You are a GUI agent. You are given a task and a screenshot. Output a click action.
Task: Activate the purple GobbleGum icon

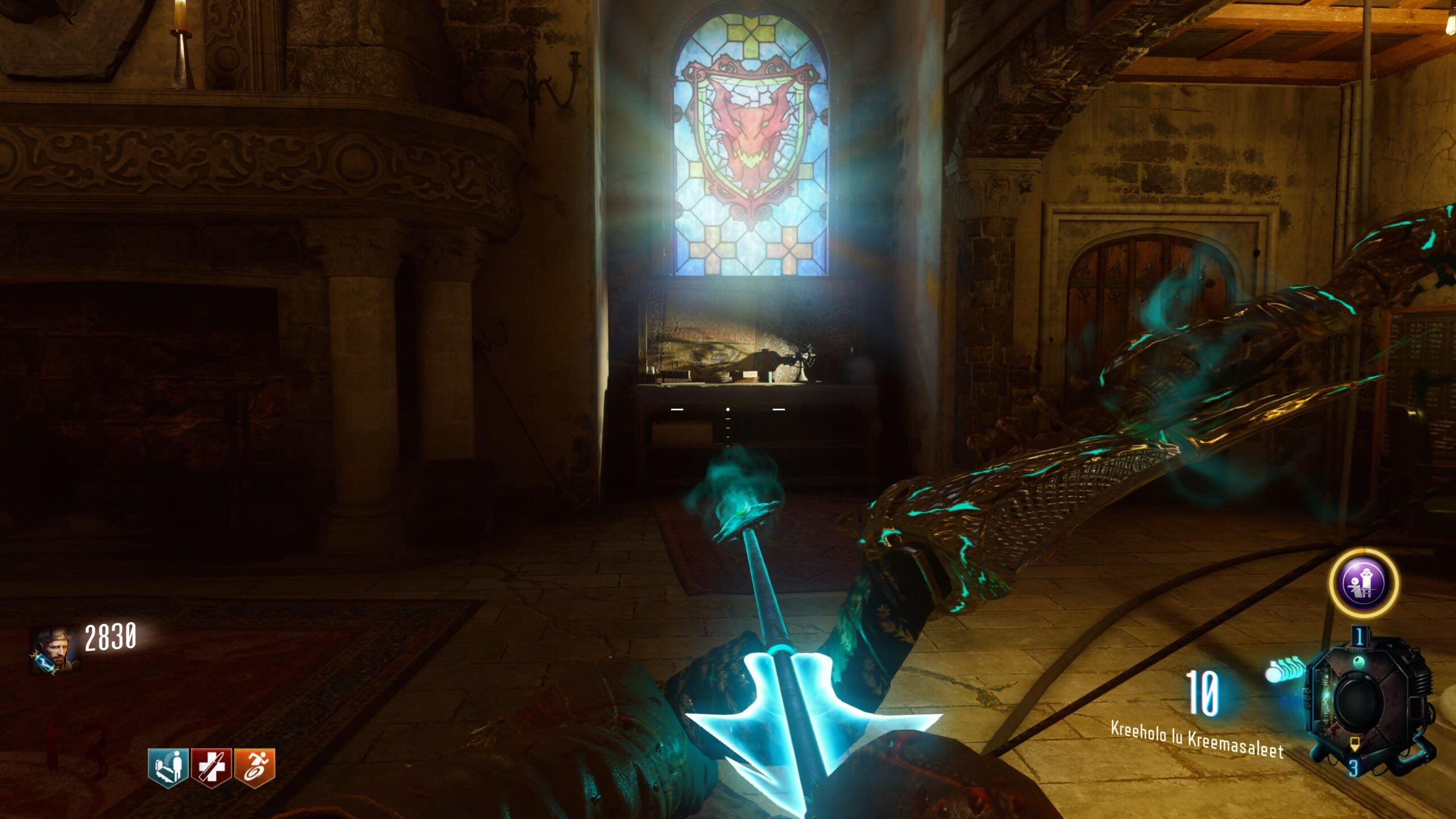point(1363,583)
